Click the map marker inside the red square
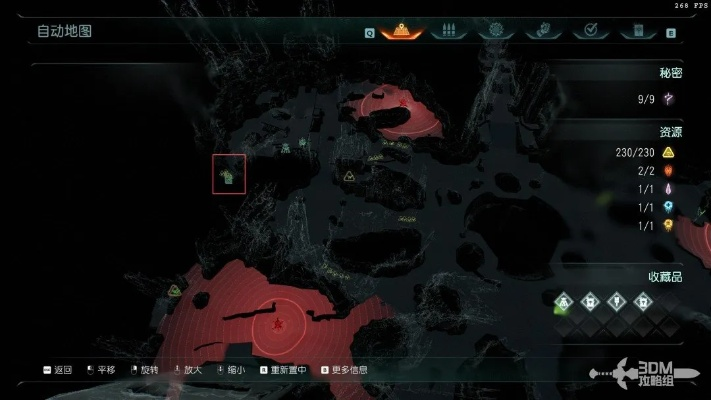This screenshot has width=711, height=400. tap(229, 176)
